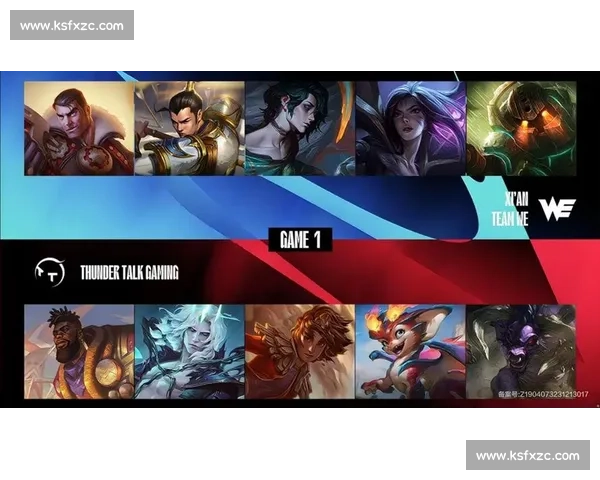The height and width of the screenshot is (480, 600).
Task: Pick the Smolder dragon portrait
Action: [x=409, y=352]
